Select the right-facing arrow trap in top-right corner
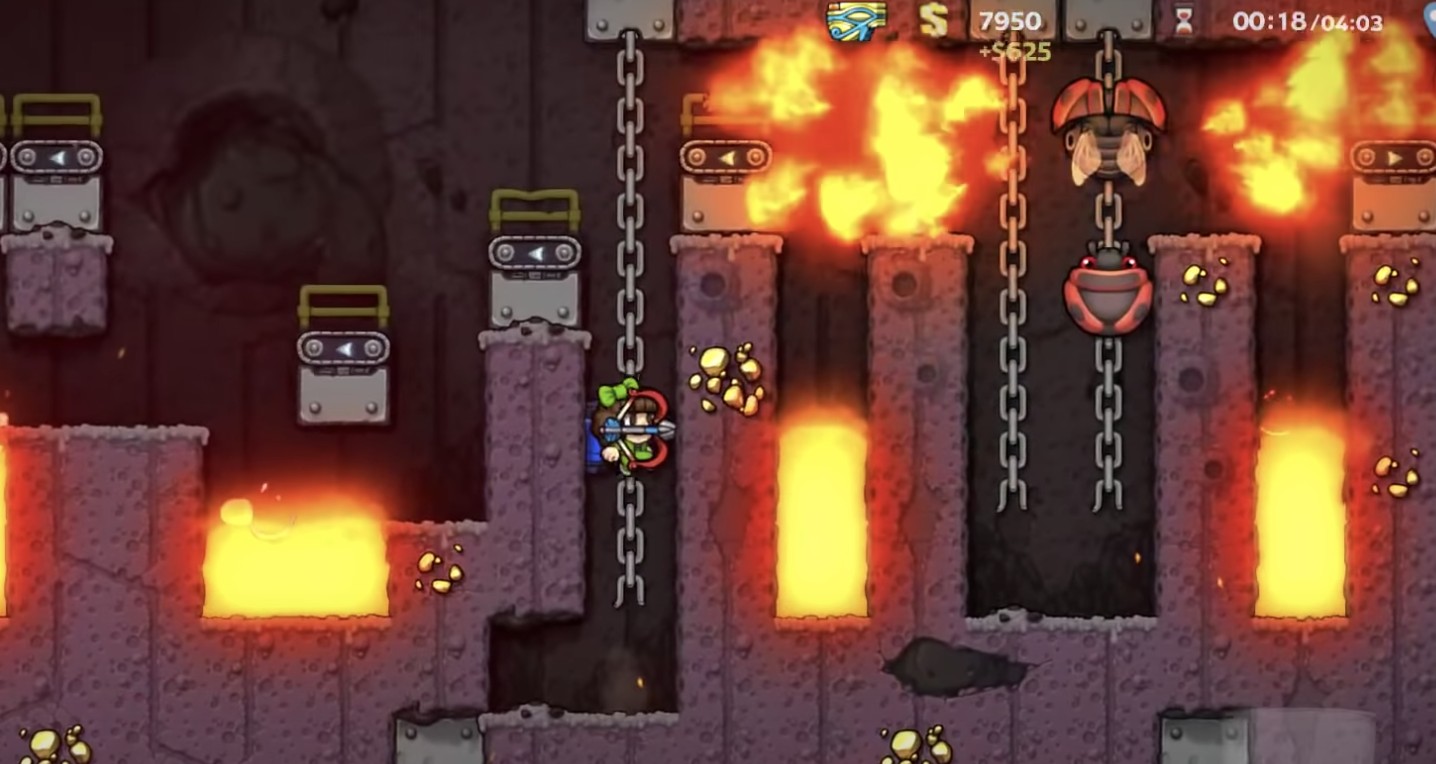The image size is (1436, 764). coord(1391,158)
